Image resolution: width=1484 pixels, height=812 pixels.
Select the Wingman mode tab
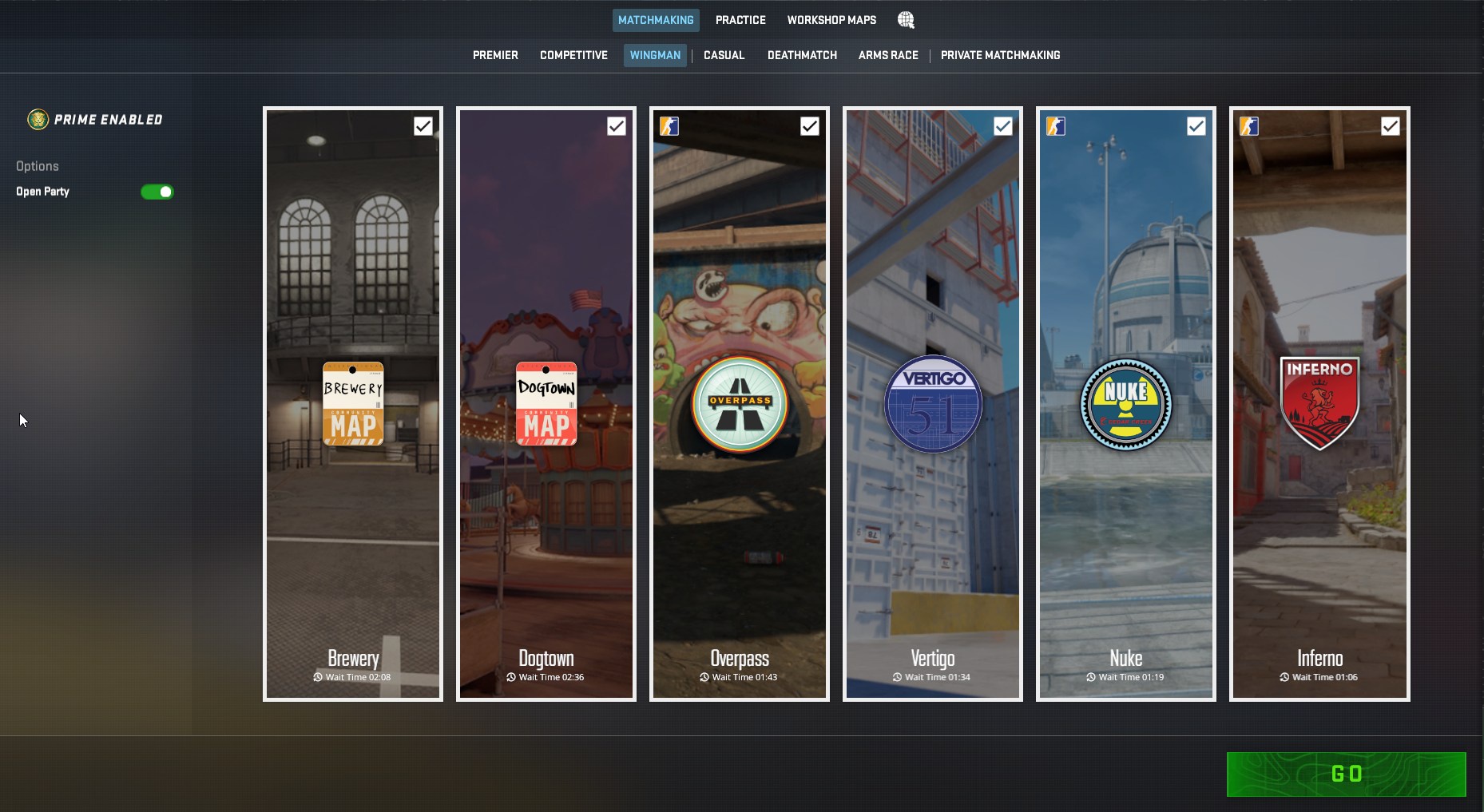coord(655,55)
